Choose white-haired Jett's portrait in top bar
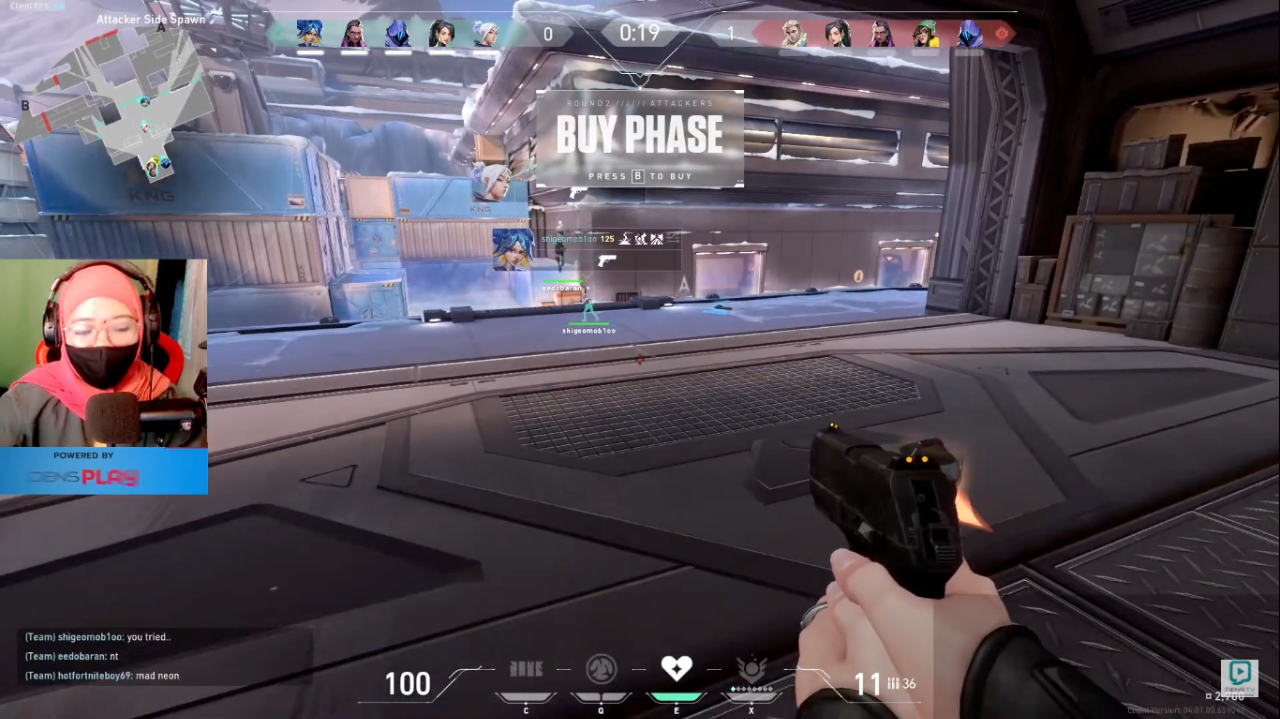 coord(485,33)
